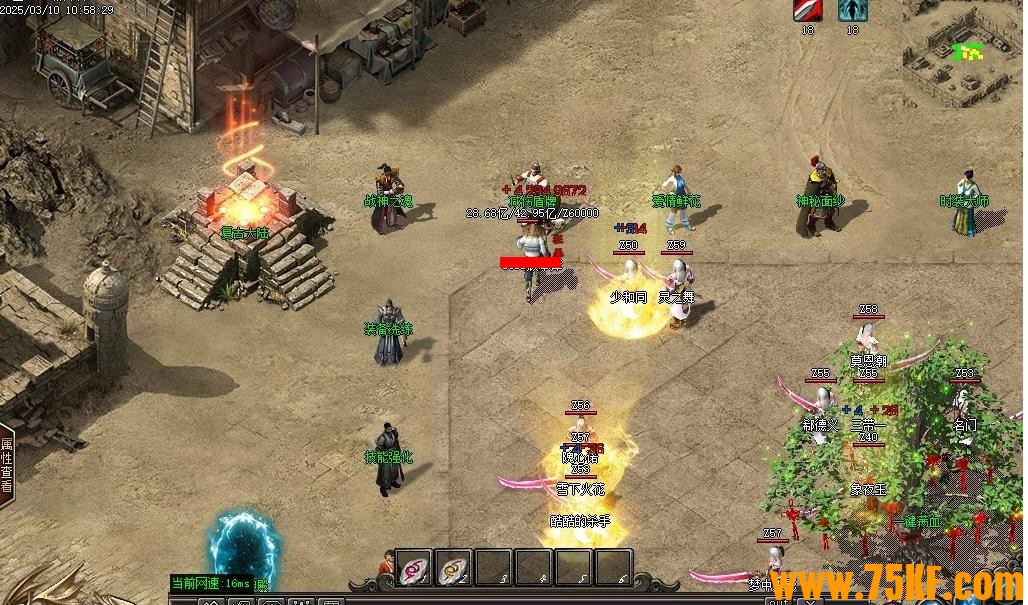This screenshot has width=1028, height=605.
Task: Click the blue silhouette buff icon
Action: [x=852, y=10]
